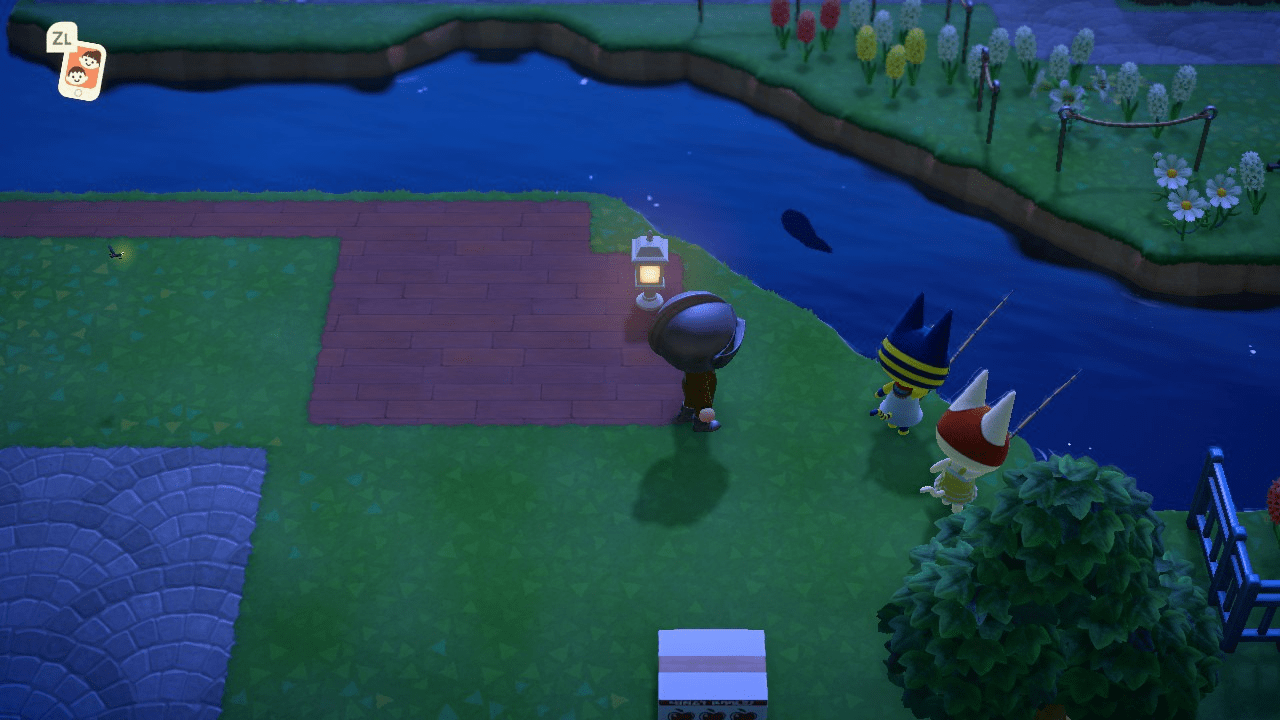Select the glowing lantern on the pathway
This screenshot has width=1280, height=720.
649,272
